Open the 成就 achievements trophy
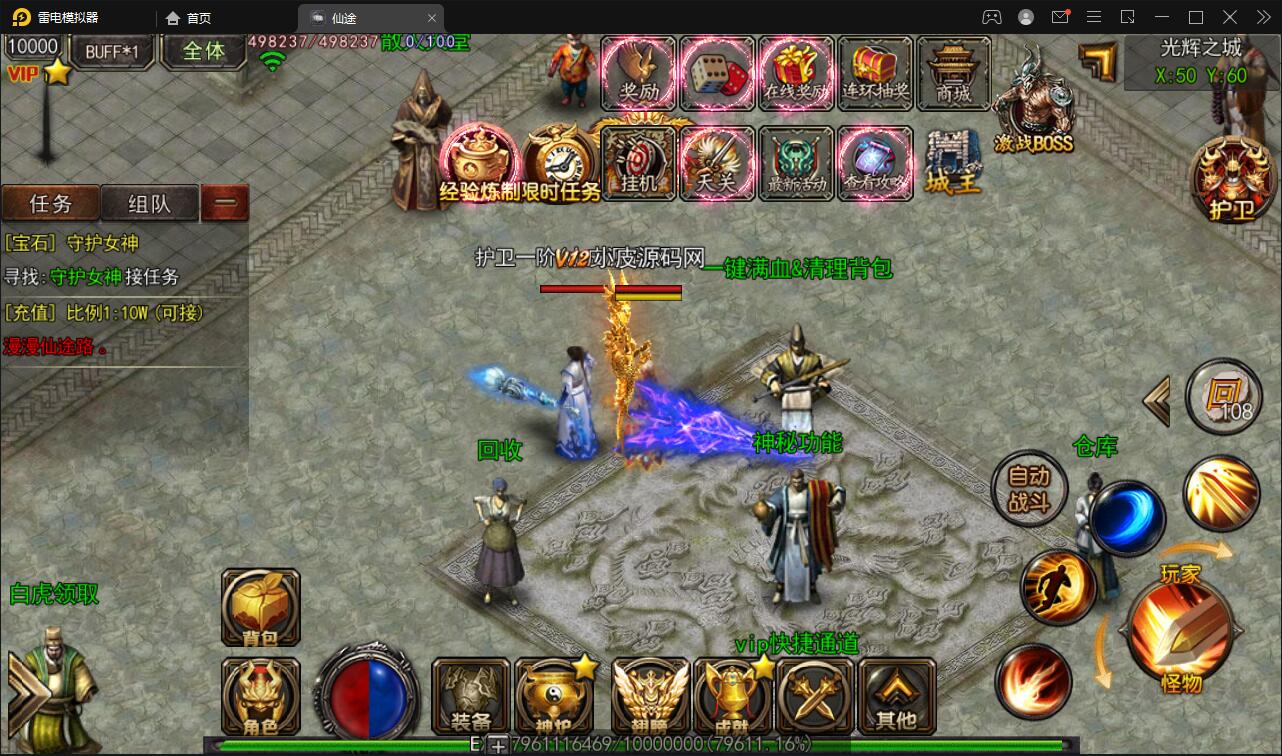Image resolution: width=1282 pixels, height=756 pixels. click(x=732, y=695)
